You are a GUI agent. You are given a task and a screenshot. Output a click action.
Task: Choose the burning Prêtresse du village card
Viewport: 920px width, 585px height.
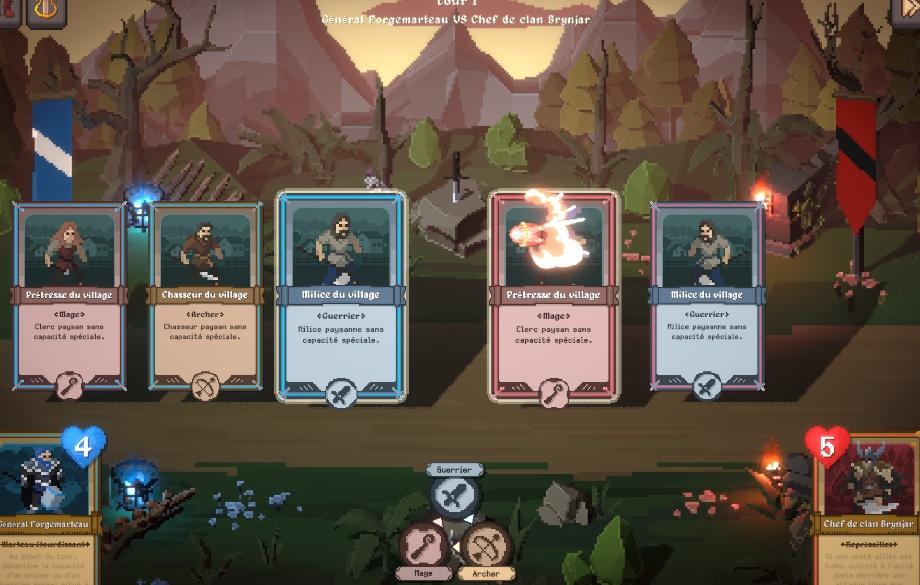click(553, 296)
